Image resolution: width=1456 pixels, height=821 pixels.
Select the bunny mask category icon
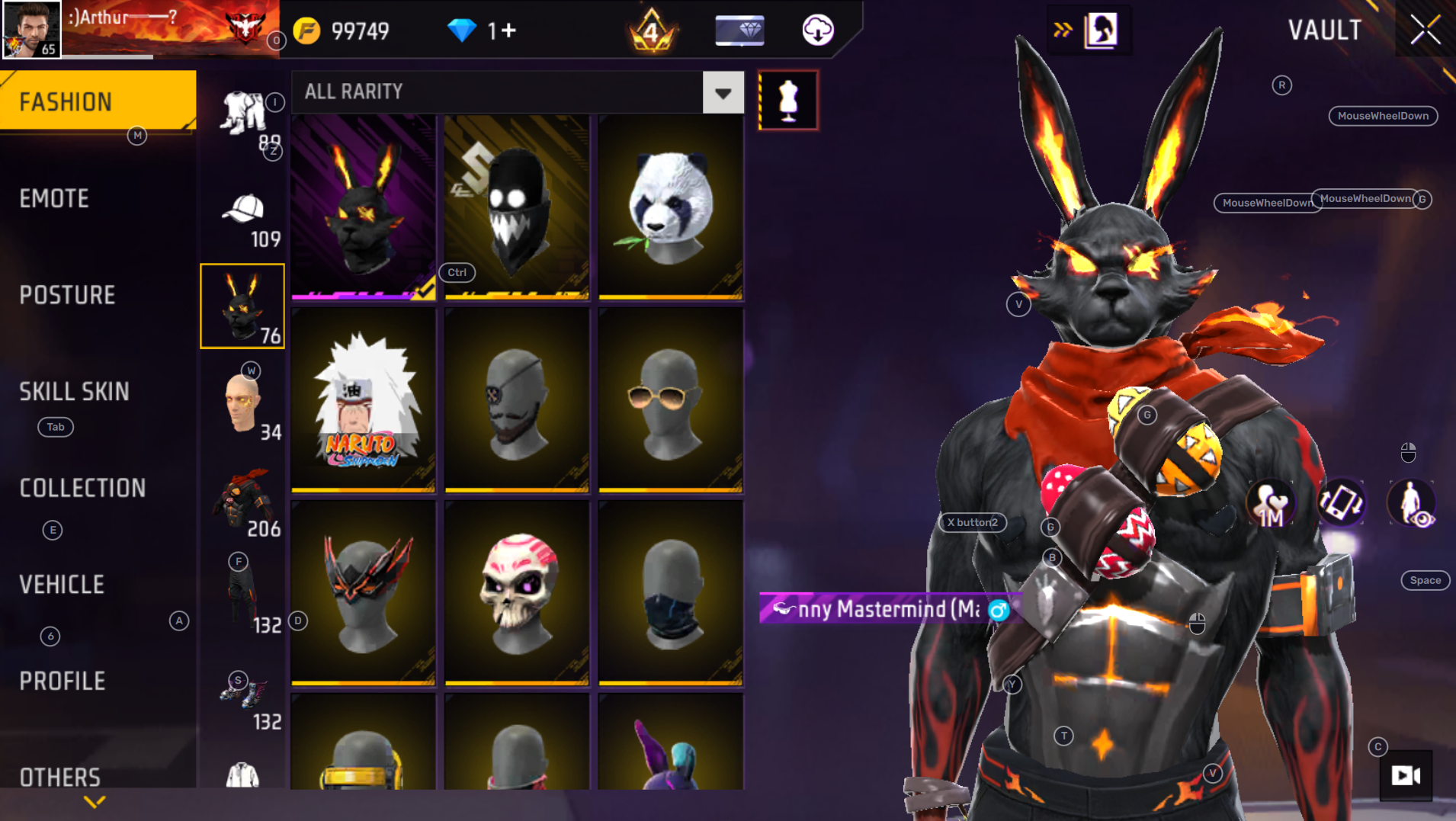point(242,305)
